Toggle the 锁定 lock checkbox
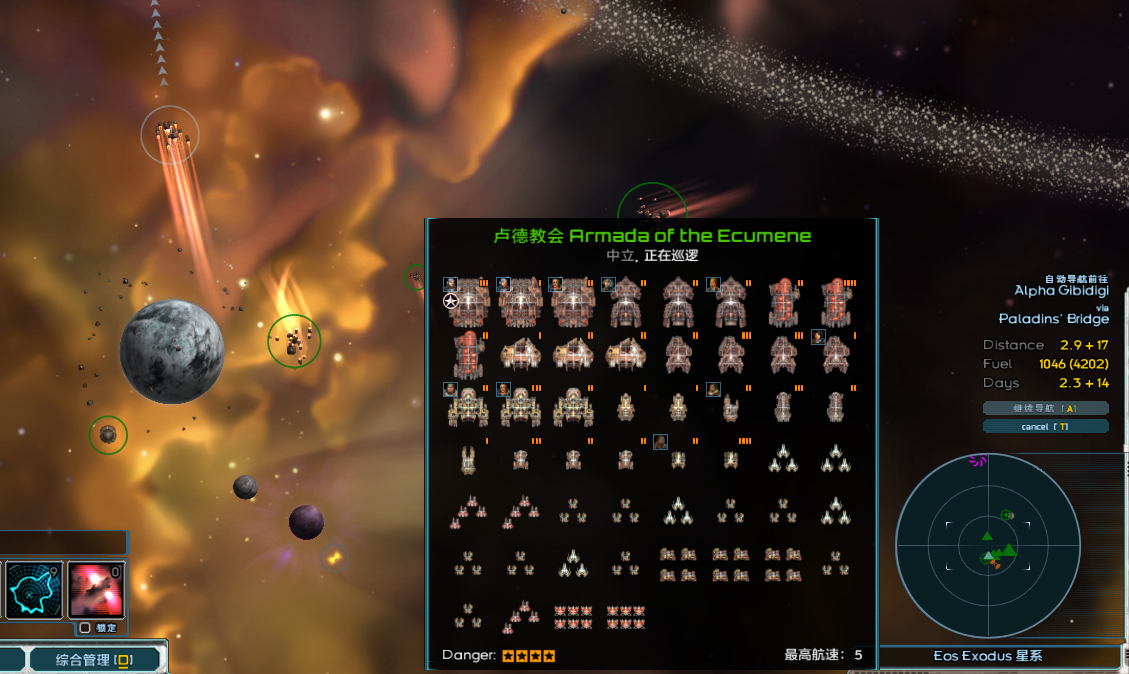The width and height of the screenshot is (1129, 674). [x=85, y=628]
